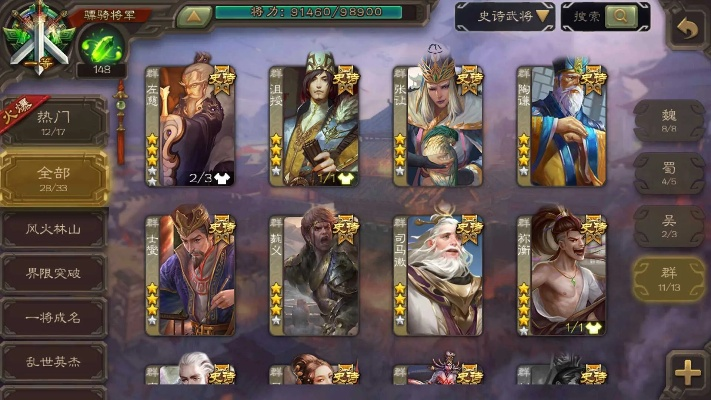
Task: Filter generals by 蜀 faction
Action: point(669,173)
